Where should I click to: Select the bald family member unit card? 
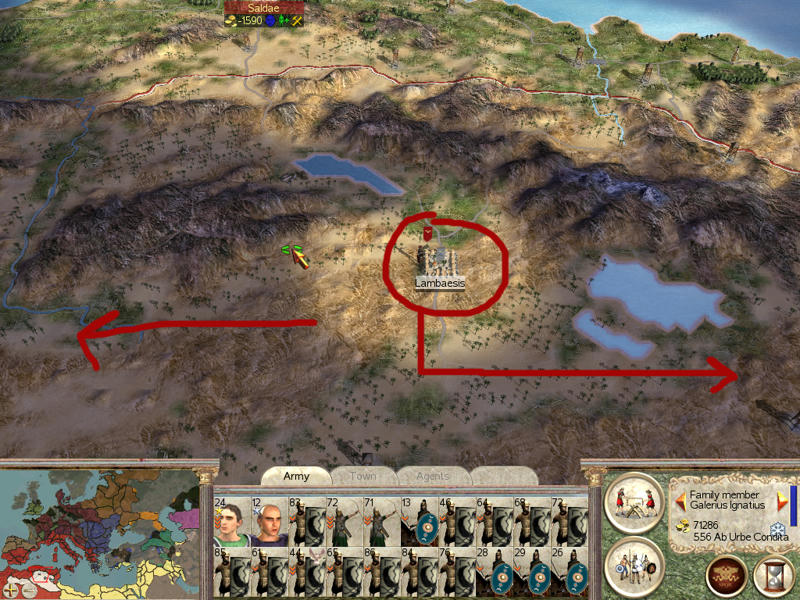(x=269, y=520)
